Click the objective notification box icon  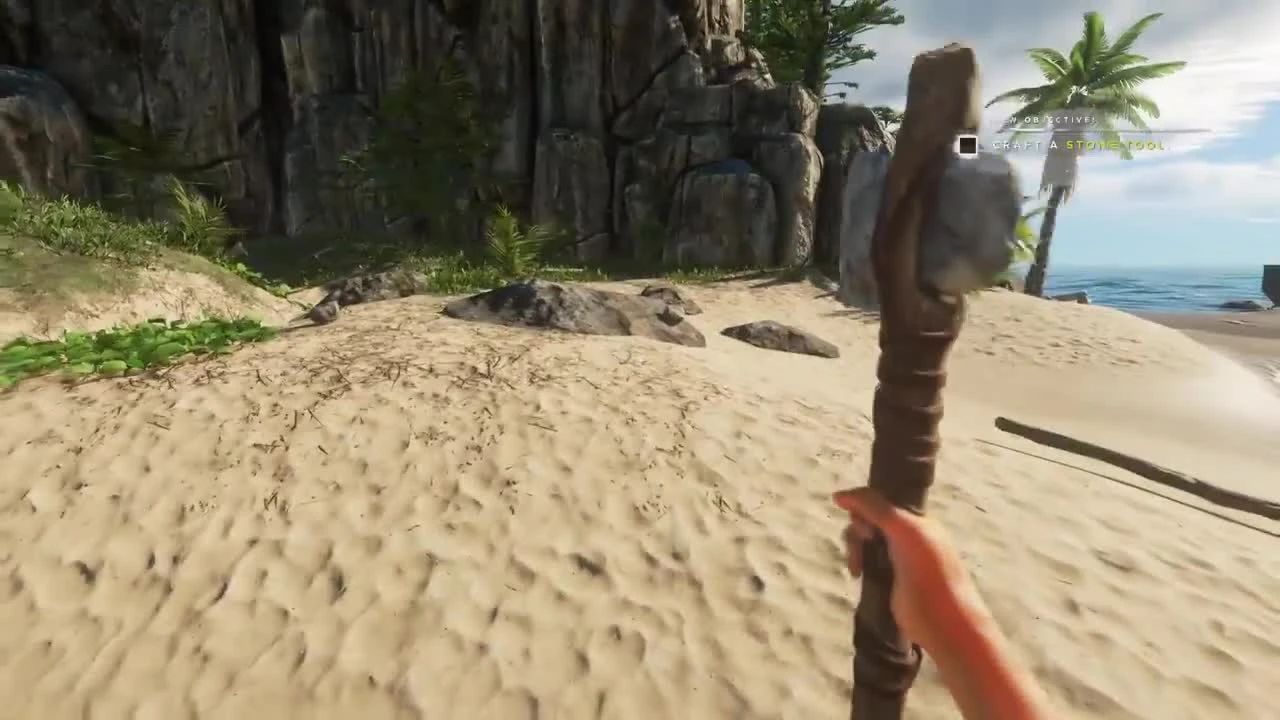coord(966,145)
